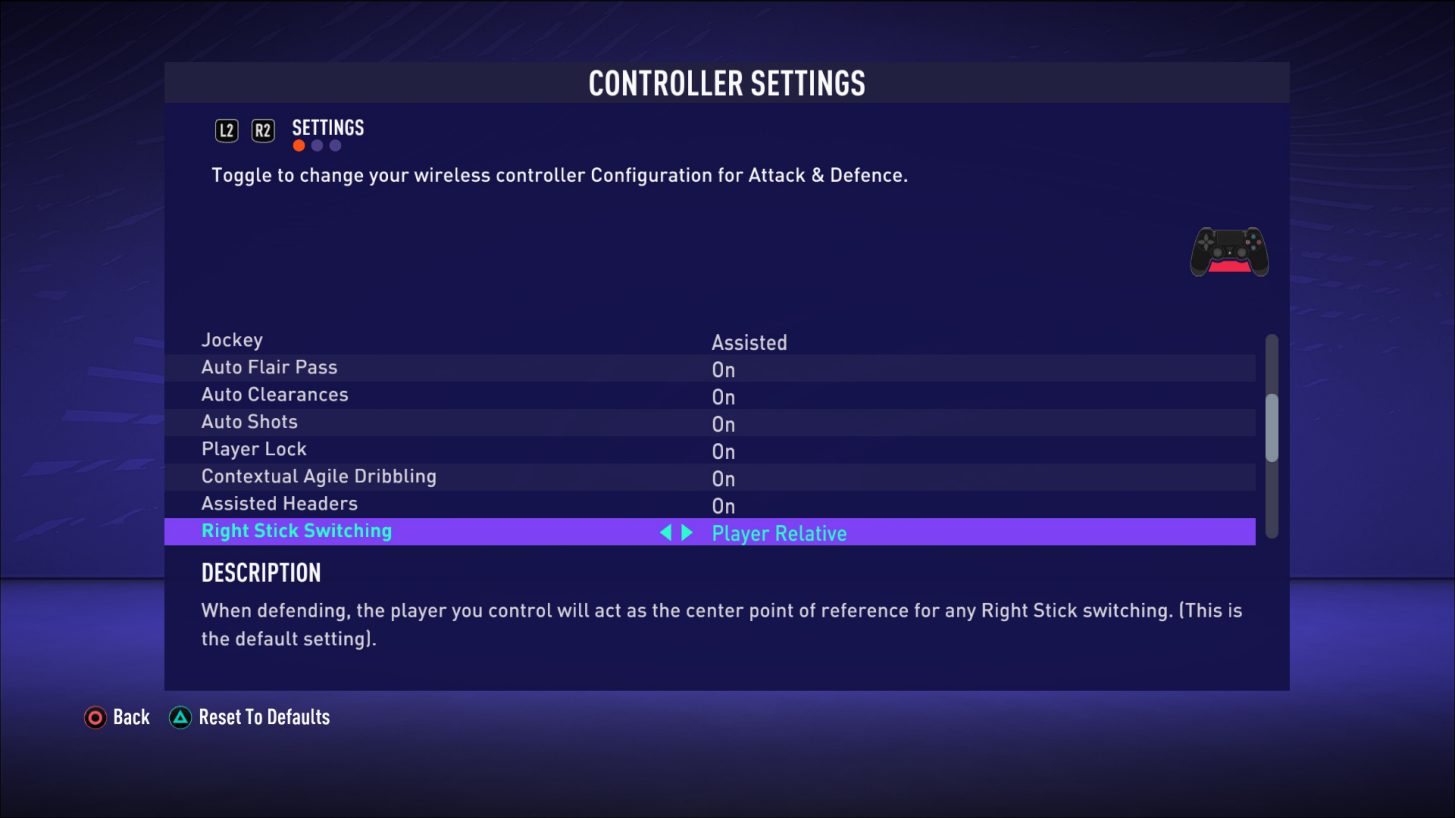Open the Settings tab header
Image resolution: width=1455 pixels, height=818 pixels.
[327, 127]
